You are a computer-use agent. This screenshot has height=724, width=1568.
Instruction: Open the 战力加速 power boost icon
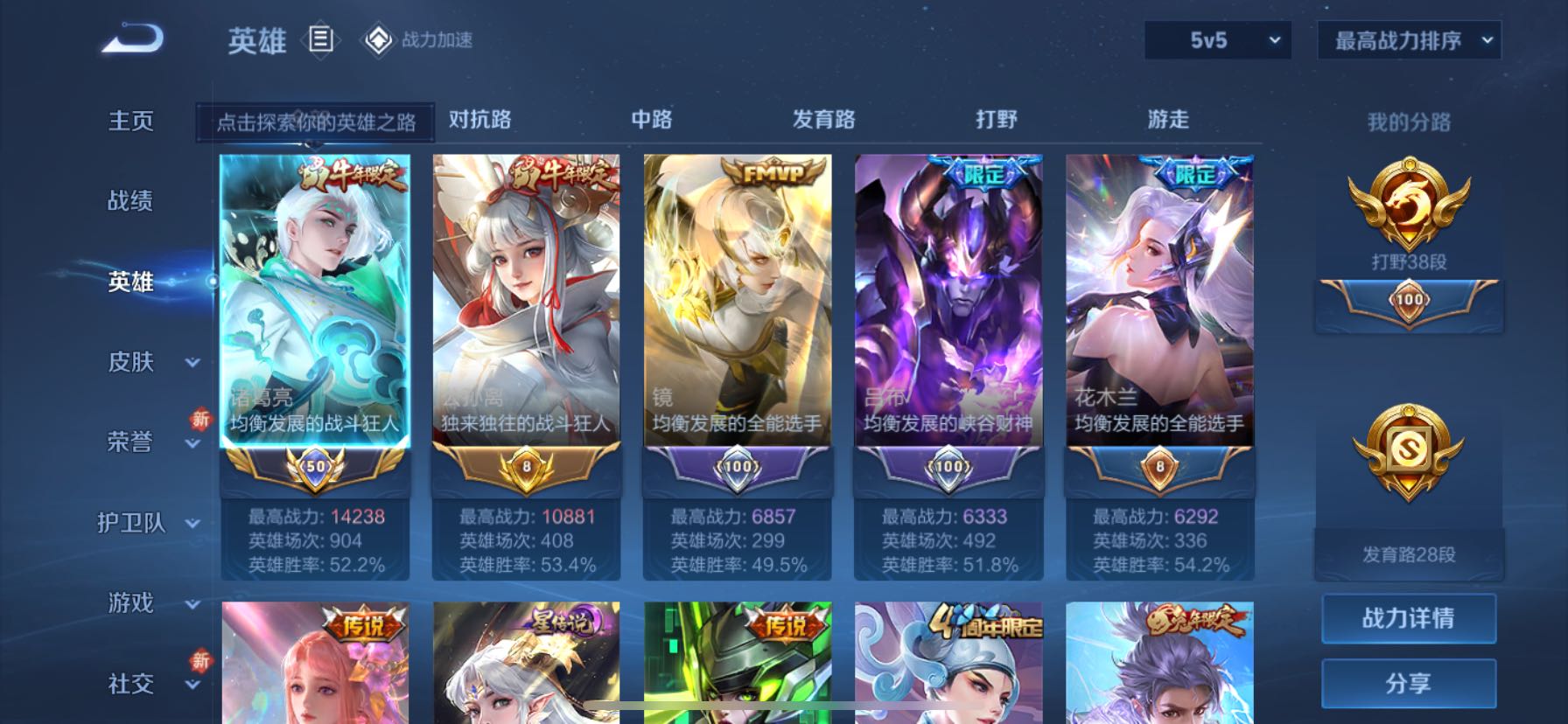coord(378,38)
